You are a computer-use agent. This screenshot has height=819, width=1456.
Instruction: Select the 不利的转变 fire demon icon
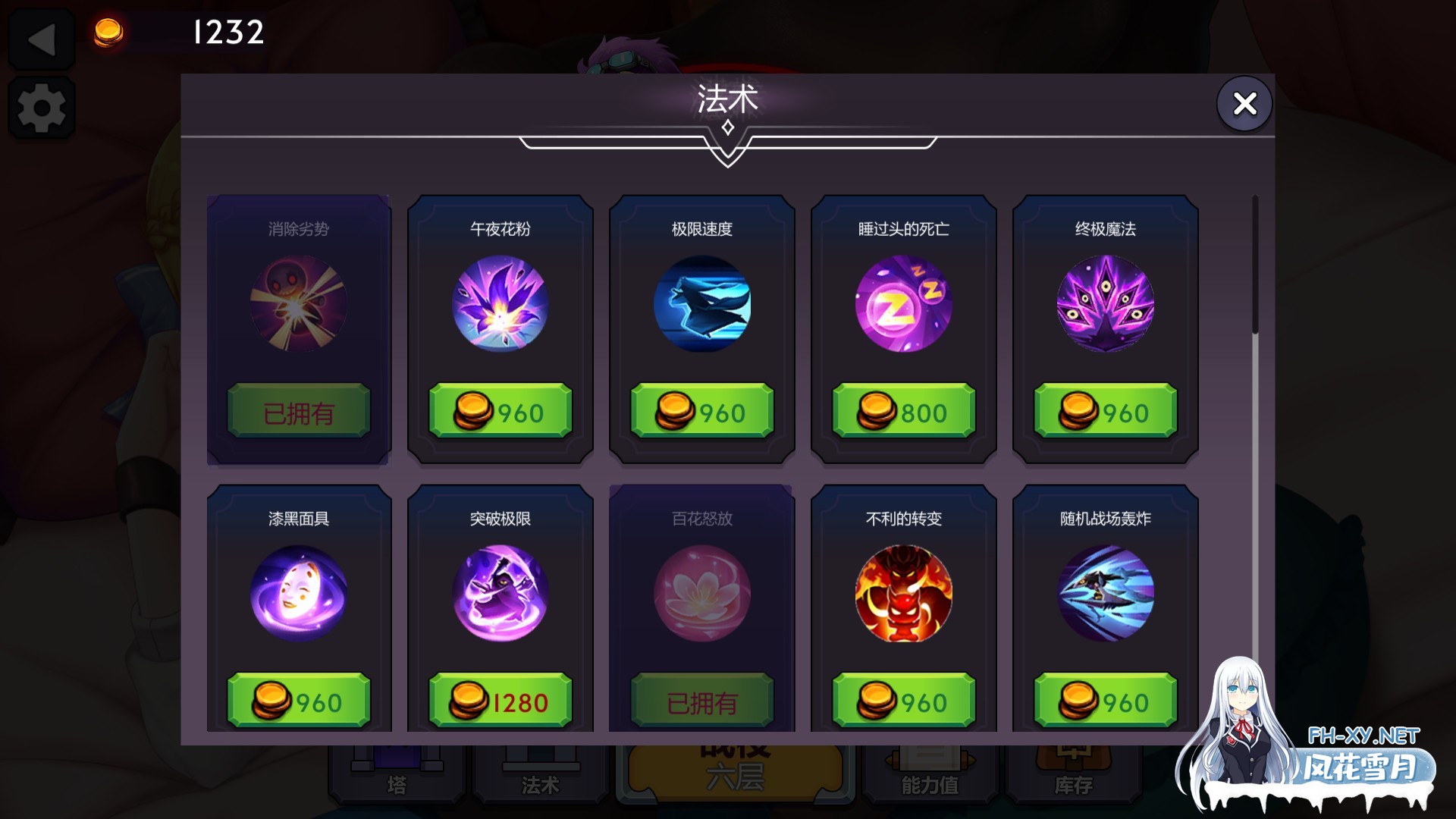pos(902,595)
